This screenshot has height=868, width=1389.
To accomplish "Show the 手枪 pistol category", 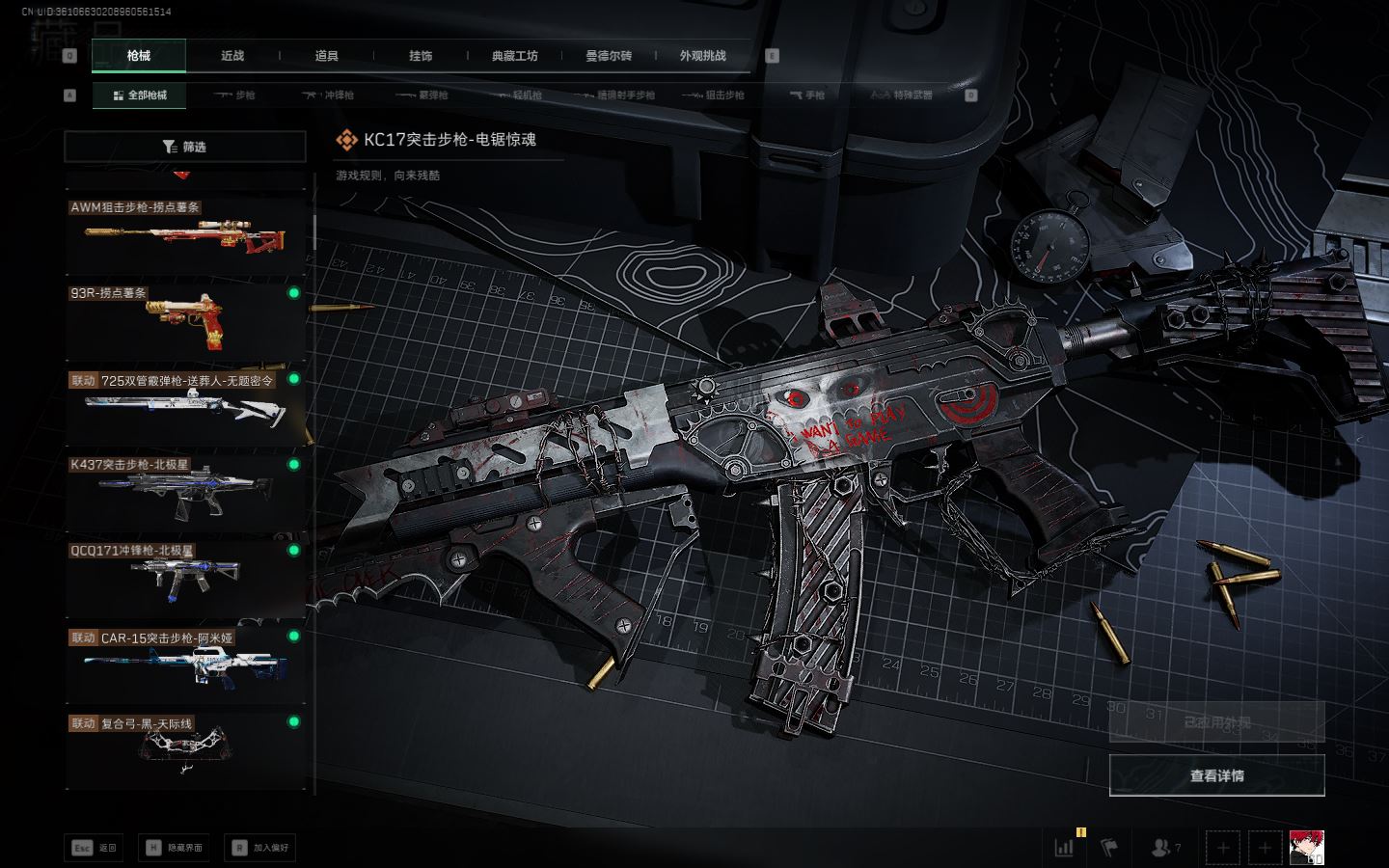I will coord(807,95).
